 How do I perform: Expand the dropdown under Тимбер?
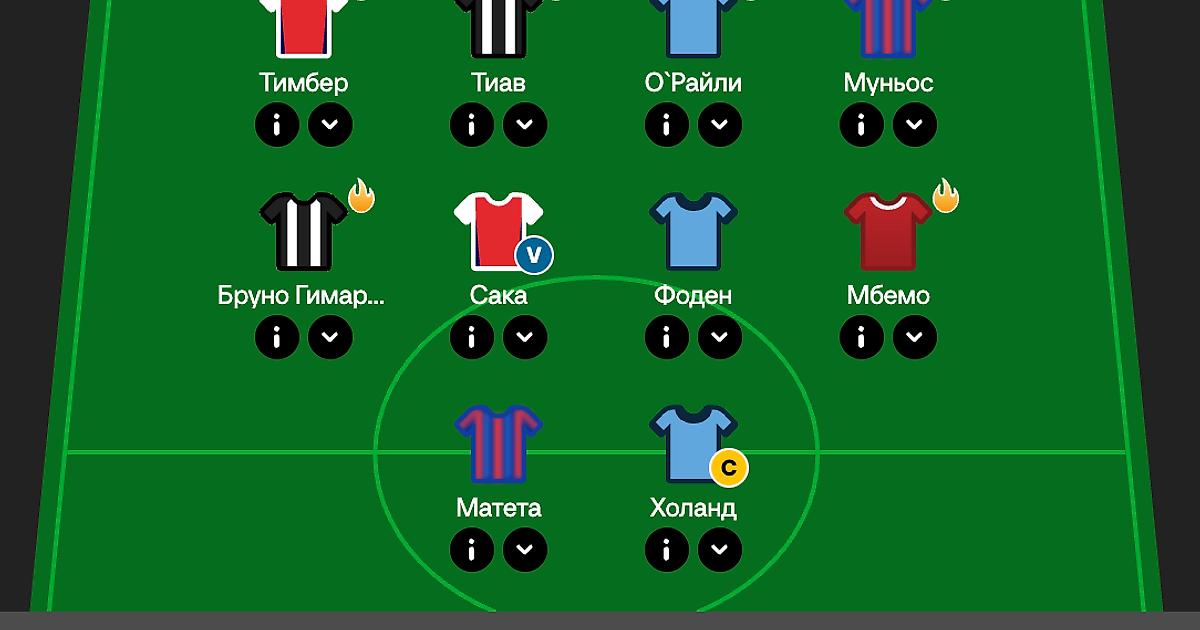tap(329, 125)
